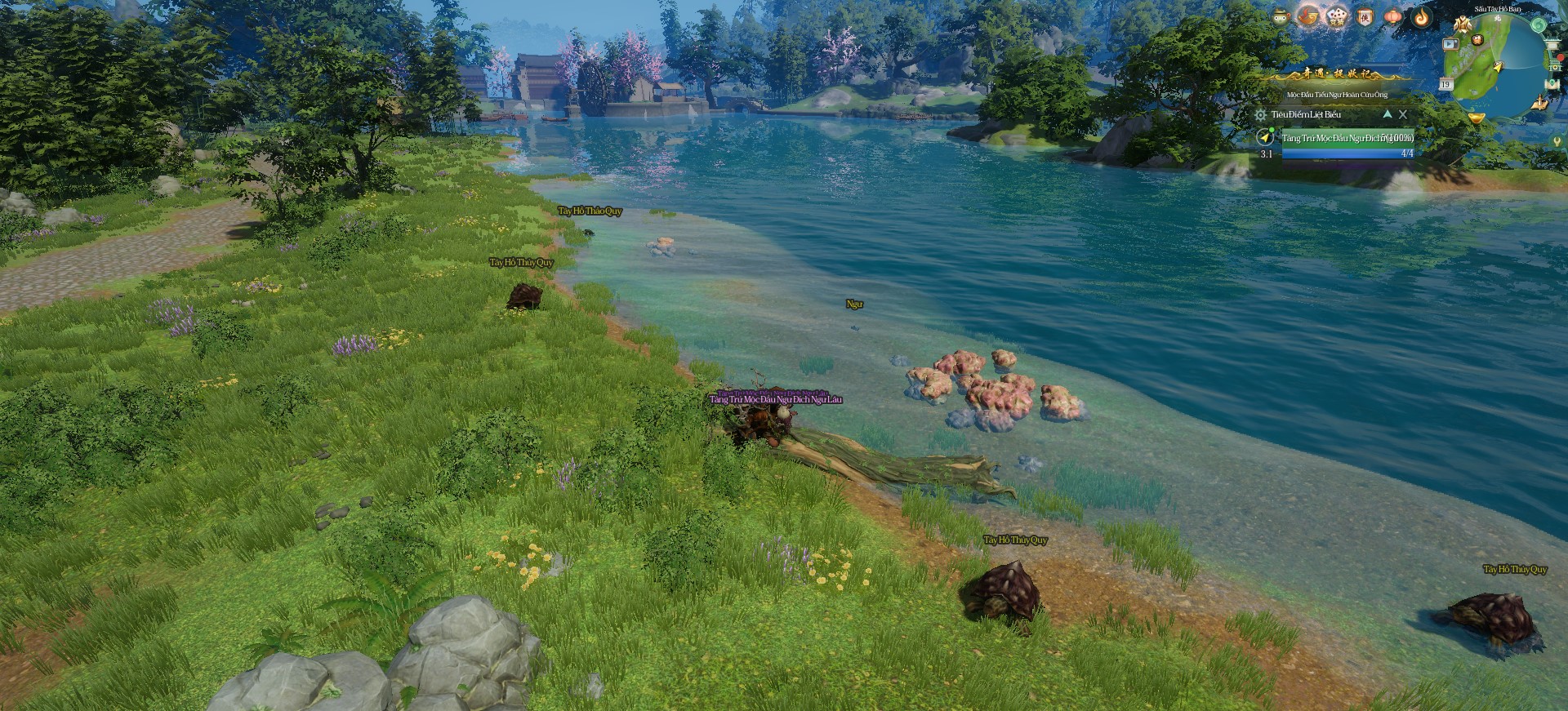The width and height of the screenshot is (1568, 711).
Task: Open the red lantern festival icon
Action: 1393,16
